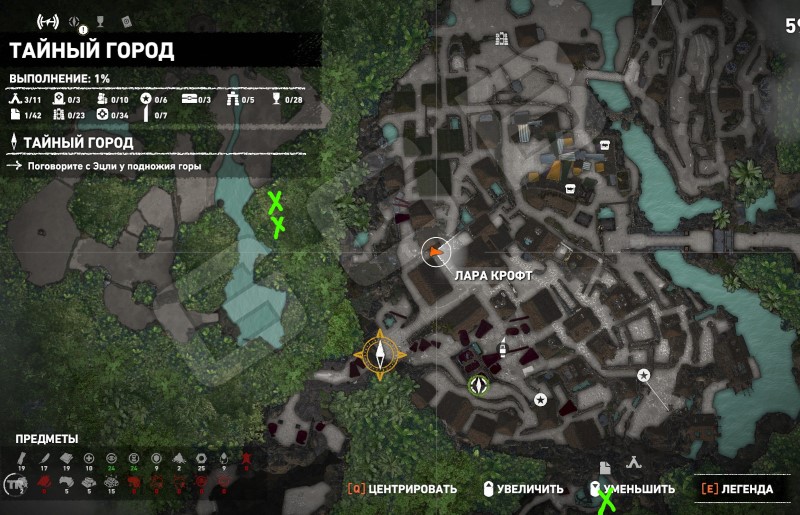Select the map tab with signal icon
This screenshot has width=800, height=515.
[46, 21]
